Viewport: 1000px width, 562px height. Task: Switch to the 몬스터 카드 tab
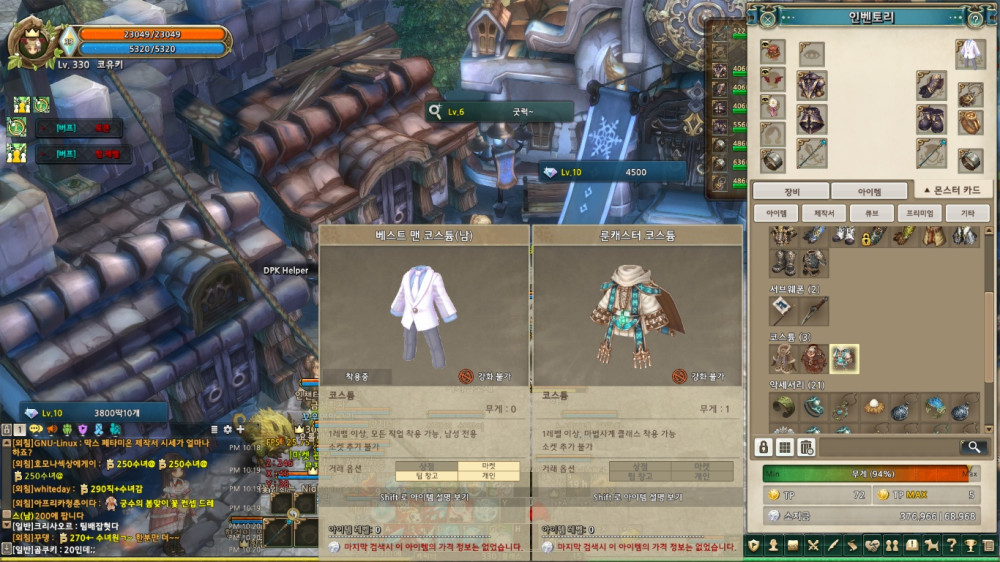point(953,190)
